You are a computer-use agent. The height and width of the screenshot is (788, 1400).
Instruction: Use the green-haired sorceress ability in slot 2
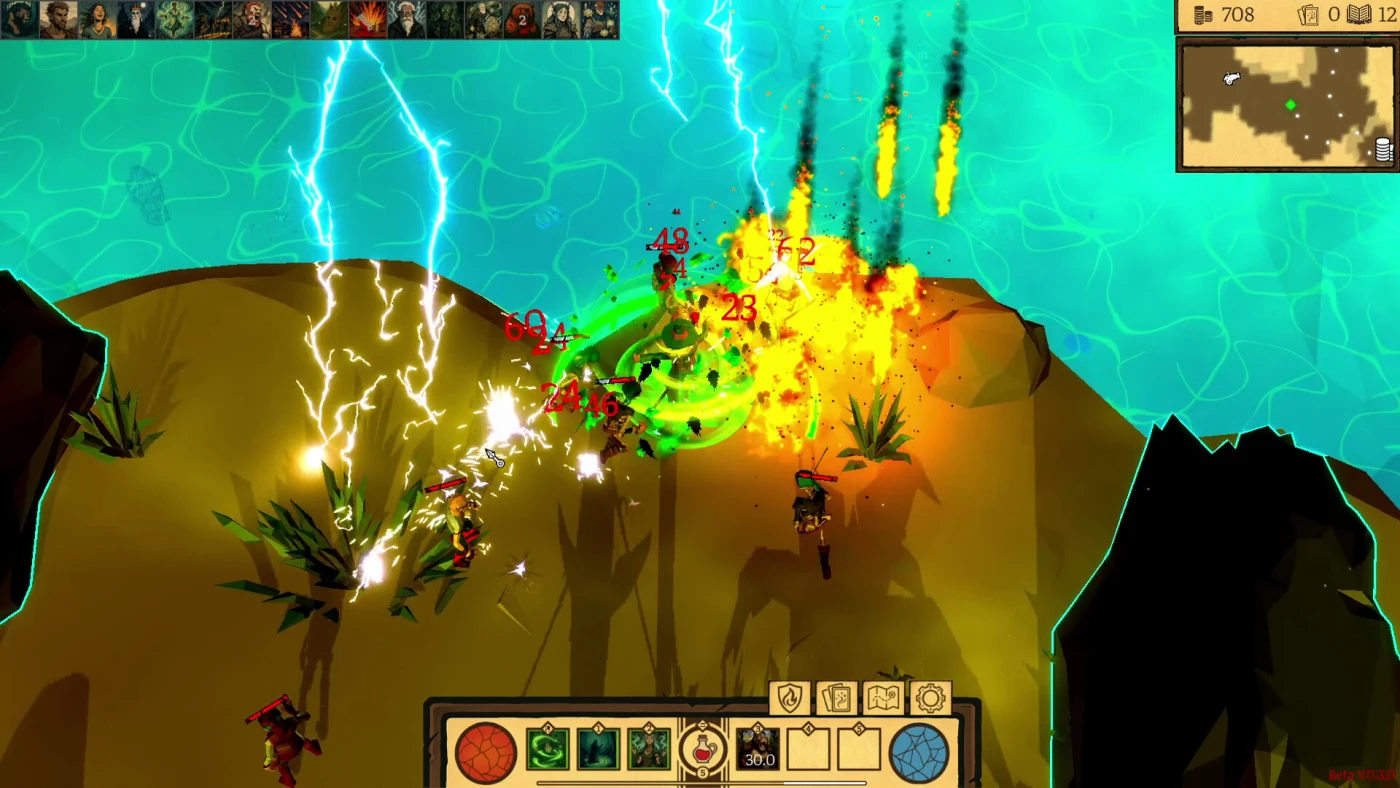click(x=648, y=750)
